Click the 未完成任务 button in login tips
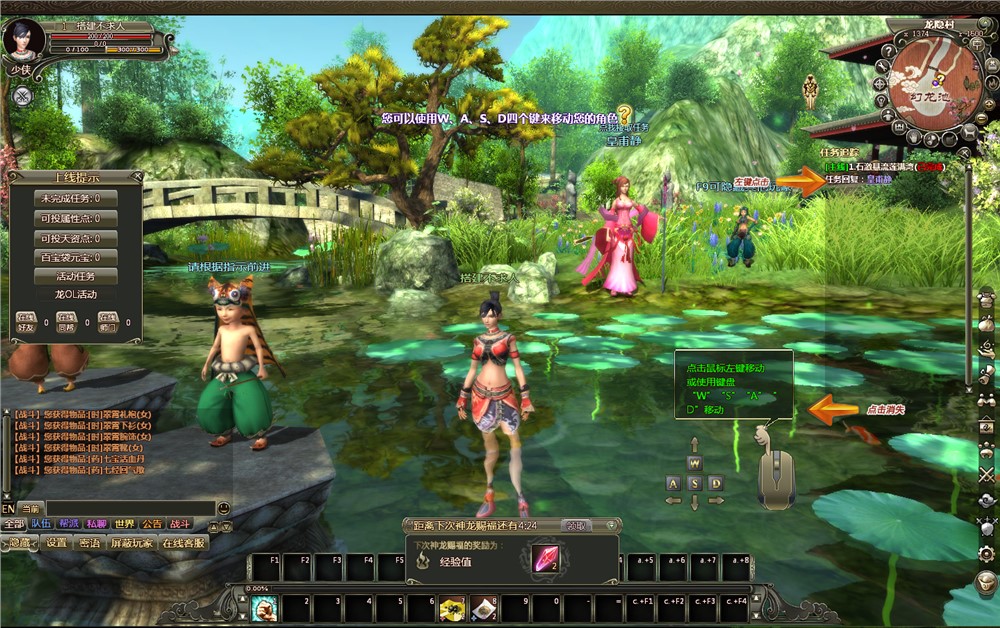 (x=75, y=199)
